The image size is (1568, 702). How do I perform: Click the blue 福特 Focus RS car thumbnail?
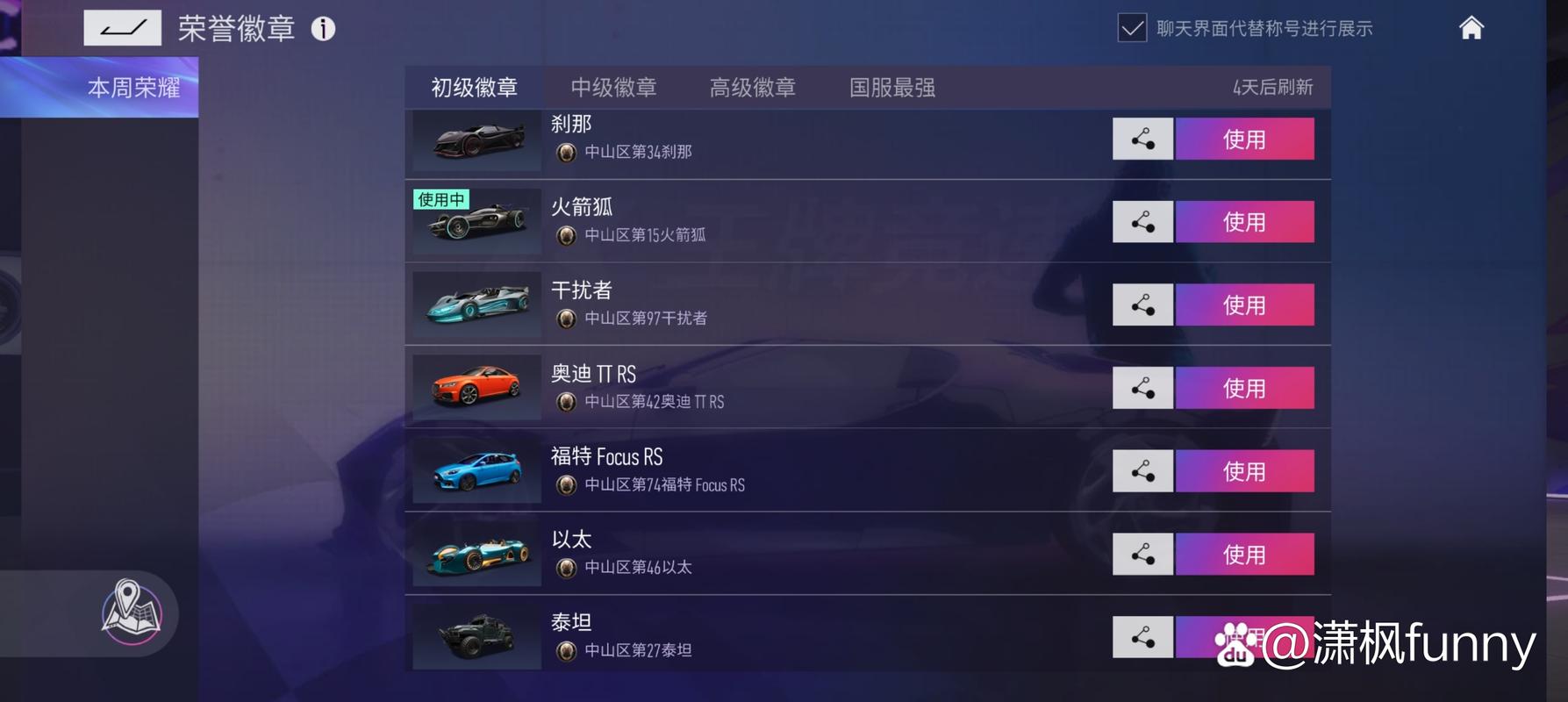point(476,470)
